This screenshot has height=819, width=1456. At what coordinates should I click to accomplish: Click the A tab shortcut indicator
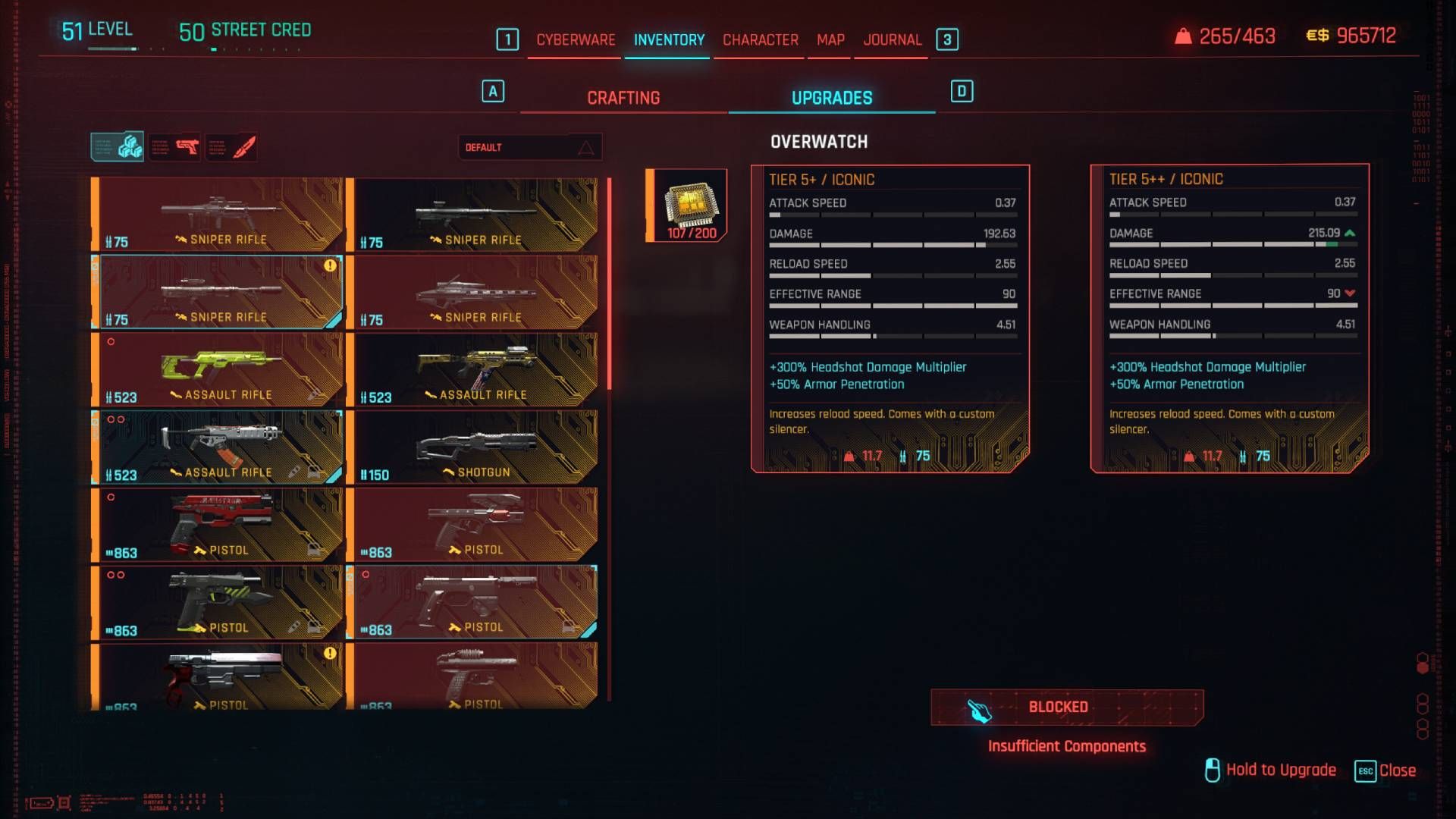[494, 90]
